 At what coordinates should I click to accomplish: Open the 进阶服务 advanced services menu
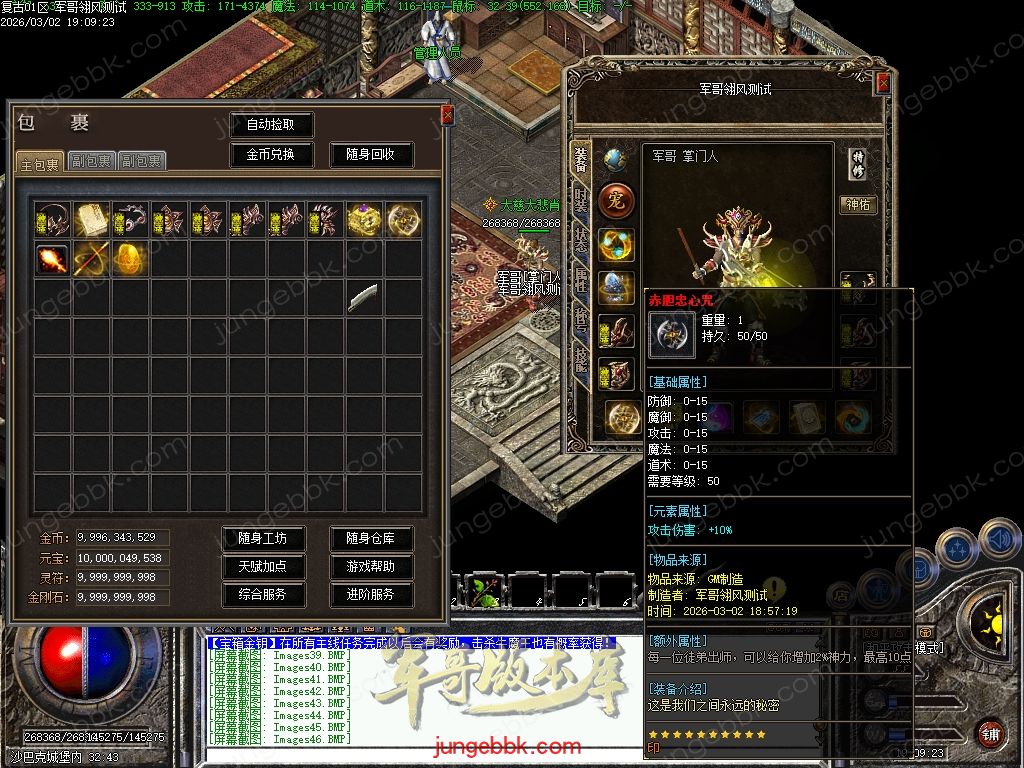[371, 594]
